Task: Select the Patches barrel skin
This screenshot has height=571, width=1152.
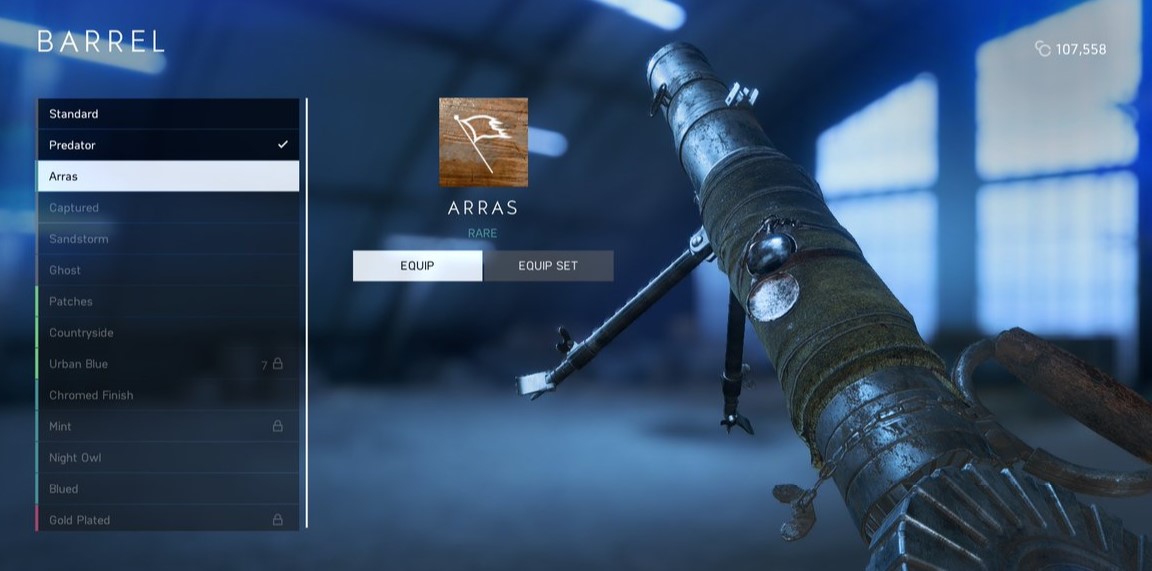Action: (168, 301)
